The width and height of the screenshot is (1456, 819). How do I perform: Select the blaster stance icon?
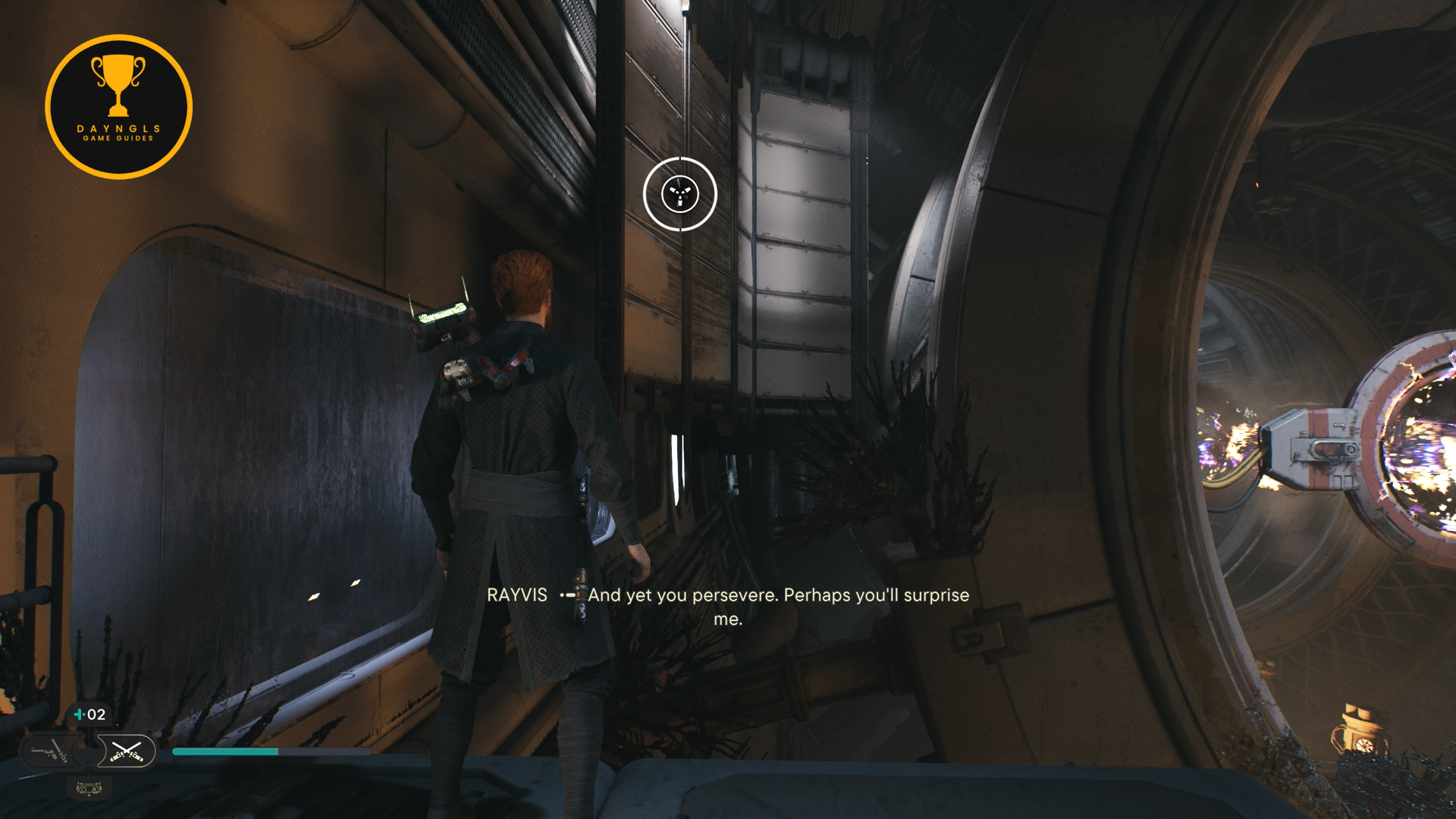(50, 752)
